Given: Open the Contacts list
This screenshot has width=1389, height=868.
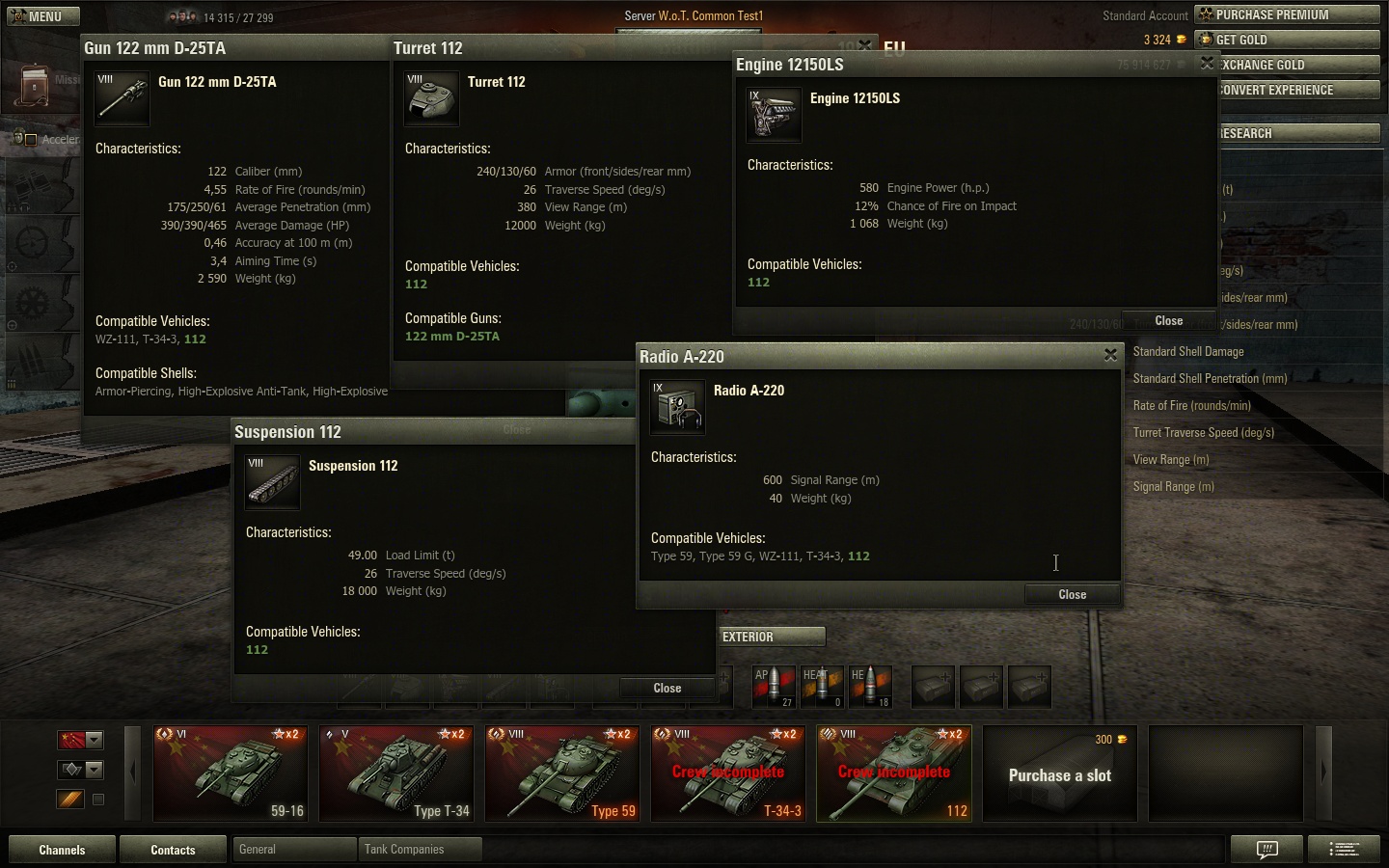Looking at the screenshot, I should point(173,850).
